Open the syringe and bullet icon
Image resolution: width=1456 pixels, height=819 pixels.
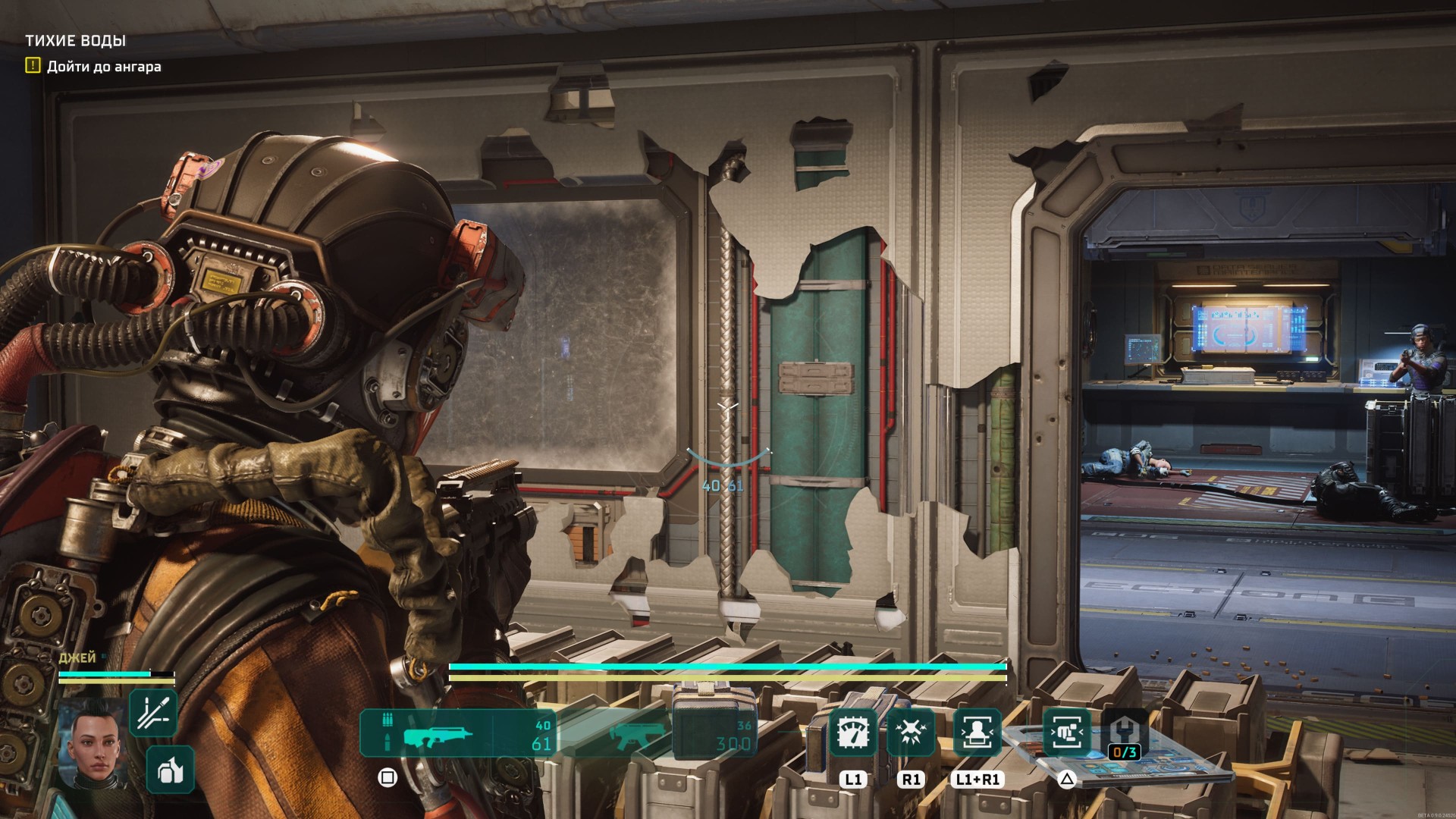coord(153,713)
